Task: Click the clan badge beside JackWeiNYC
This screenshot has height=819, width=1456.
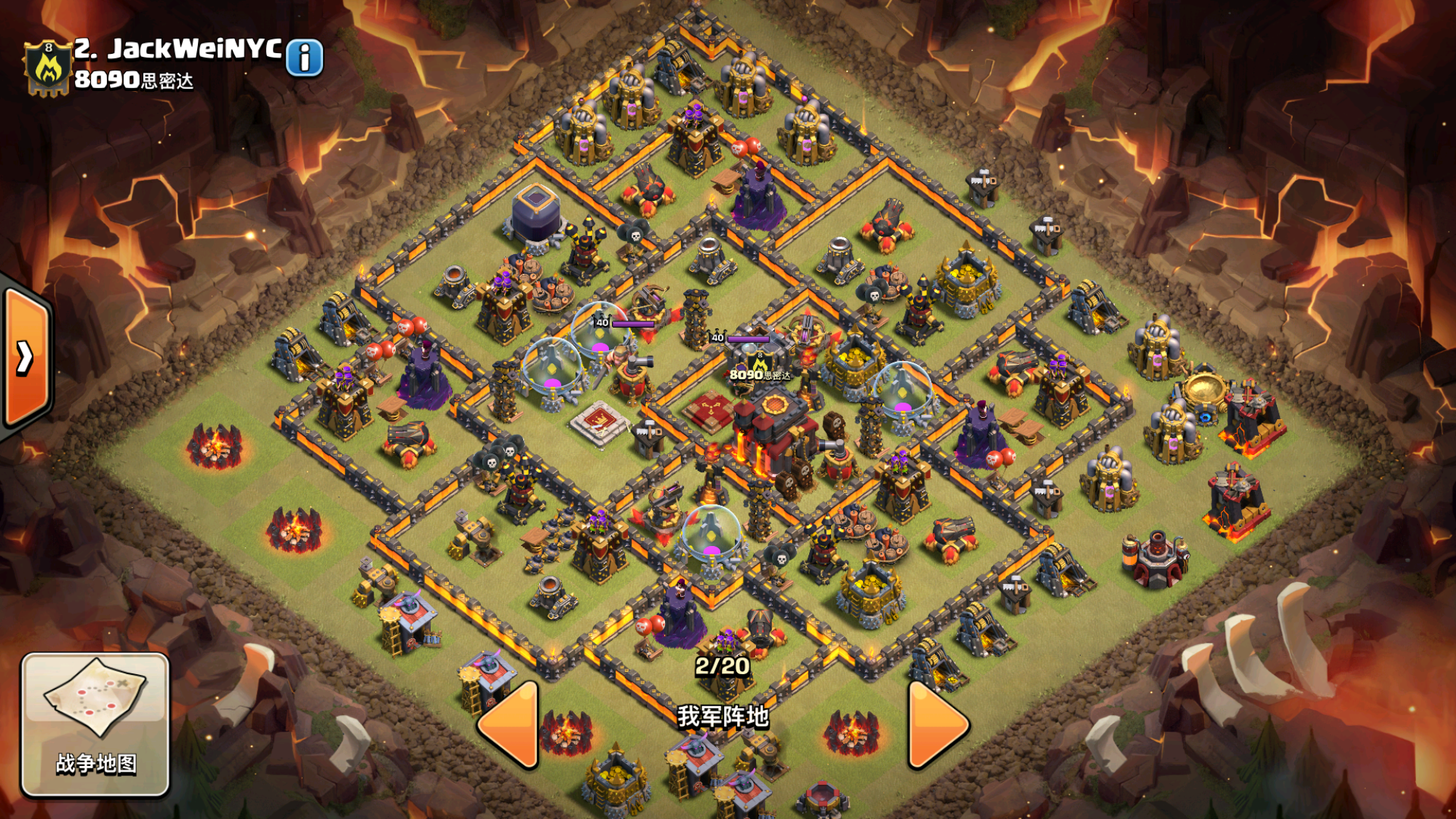Action: click(48, 68)
